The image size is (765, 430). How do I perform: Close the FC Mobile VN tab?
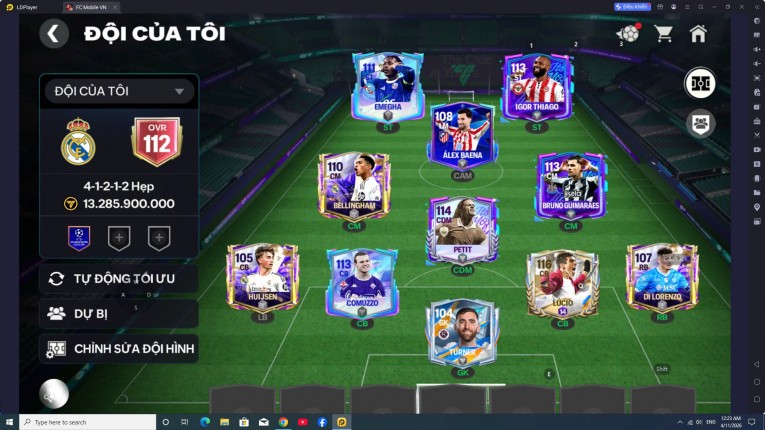(x=113, y=6)
